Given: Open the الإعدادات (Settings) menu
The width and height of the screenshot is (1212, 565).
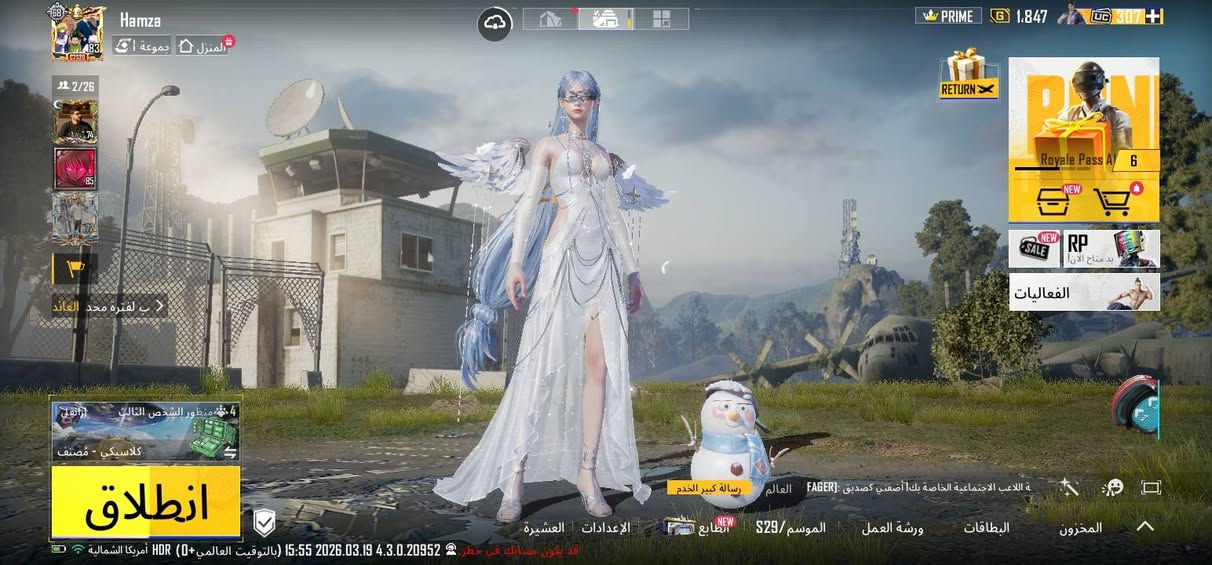Looking at the screenshot, I should (605, 527).
